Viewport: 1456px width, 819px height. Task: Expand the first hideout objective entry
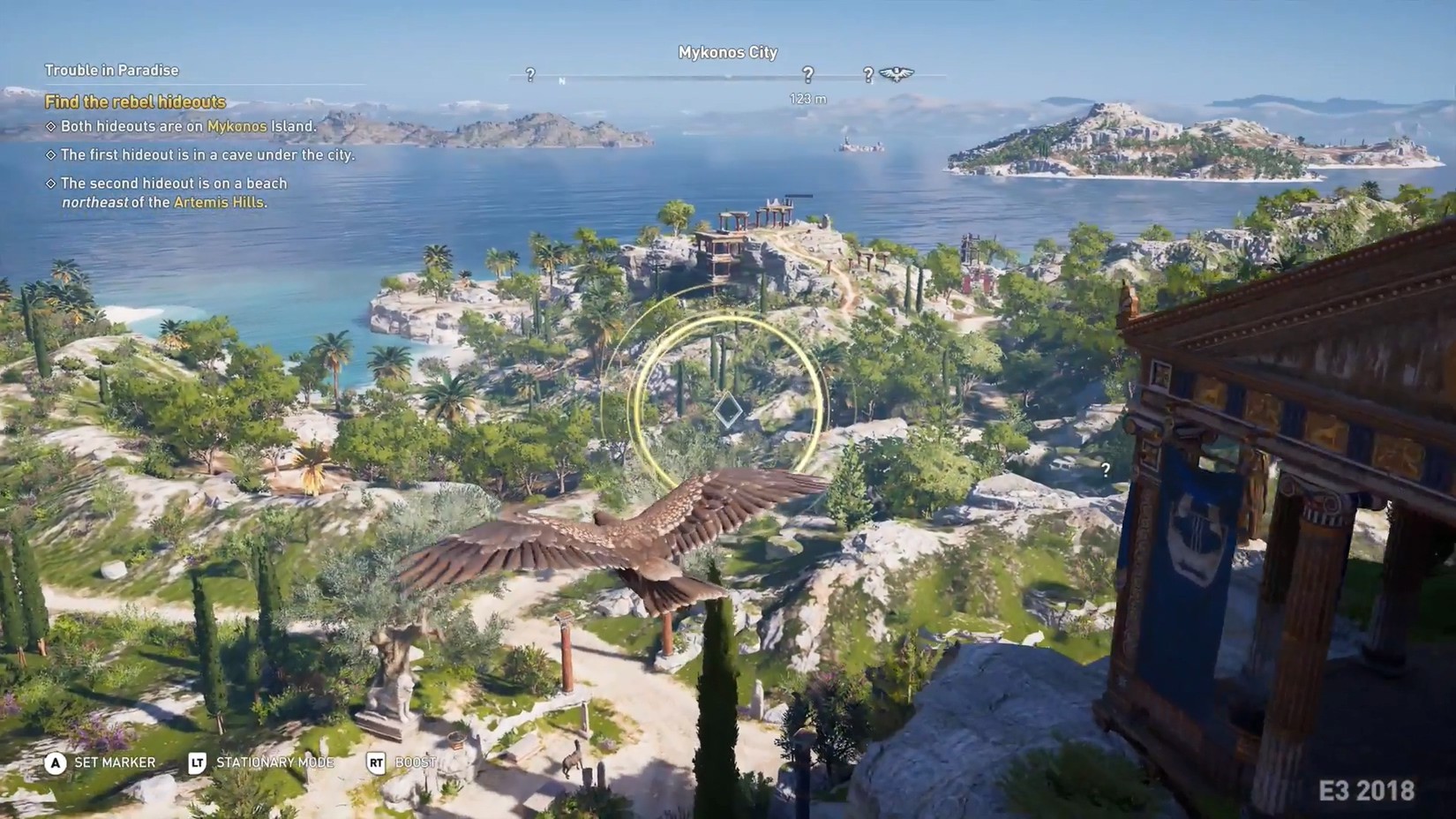(207, 154)
